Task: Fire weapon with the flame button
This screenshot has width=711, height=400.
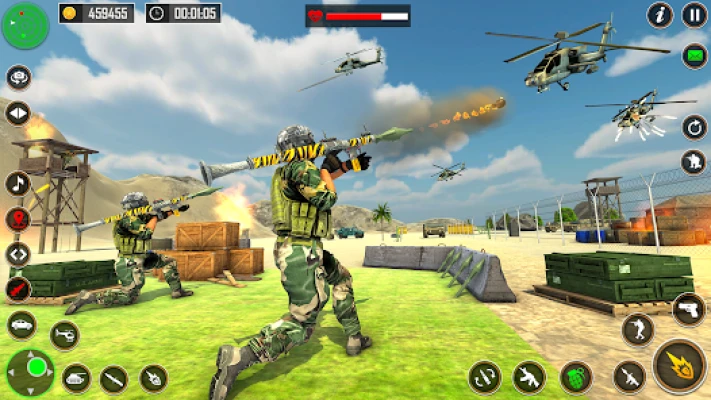Action: coord(679,366)
